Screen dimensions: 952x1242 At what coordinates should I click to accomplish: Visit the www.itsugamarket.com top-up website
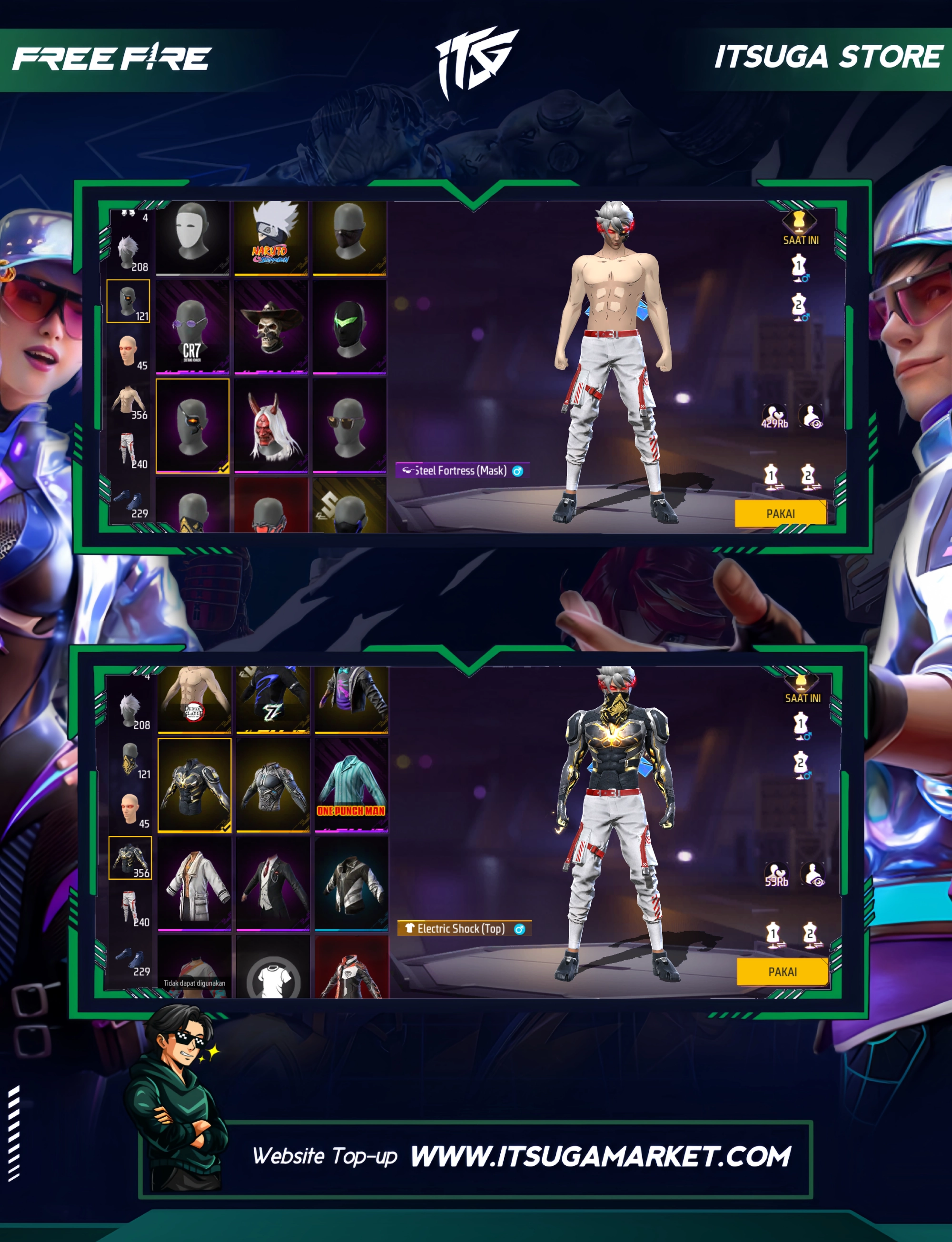(x=600, y=1156)
